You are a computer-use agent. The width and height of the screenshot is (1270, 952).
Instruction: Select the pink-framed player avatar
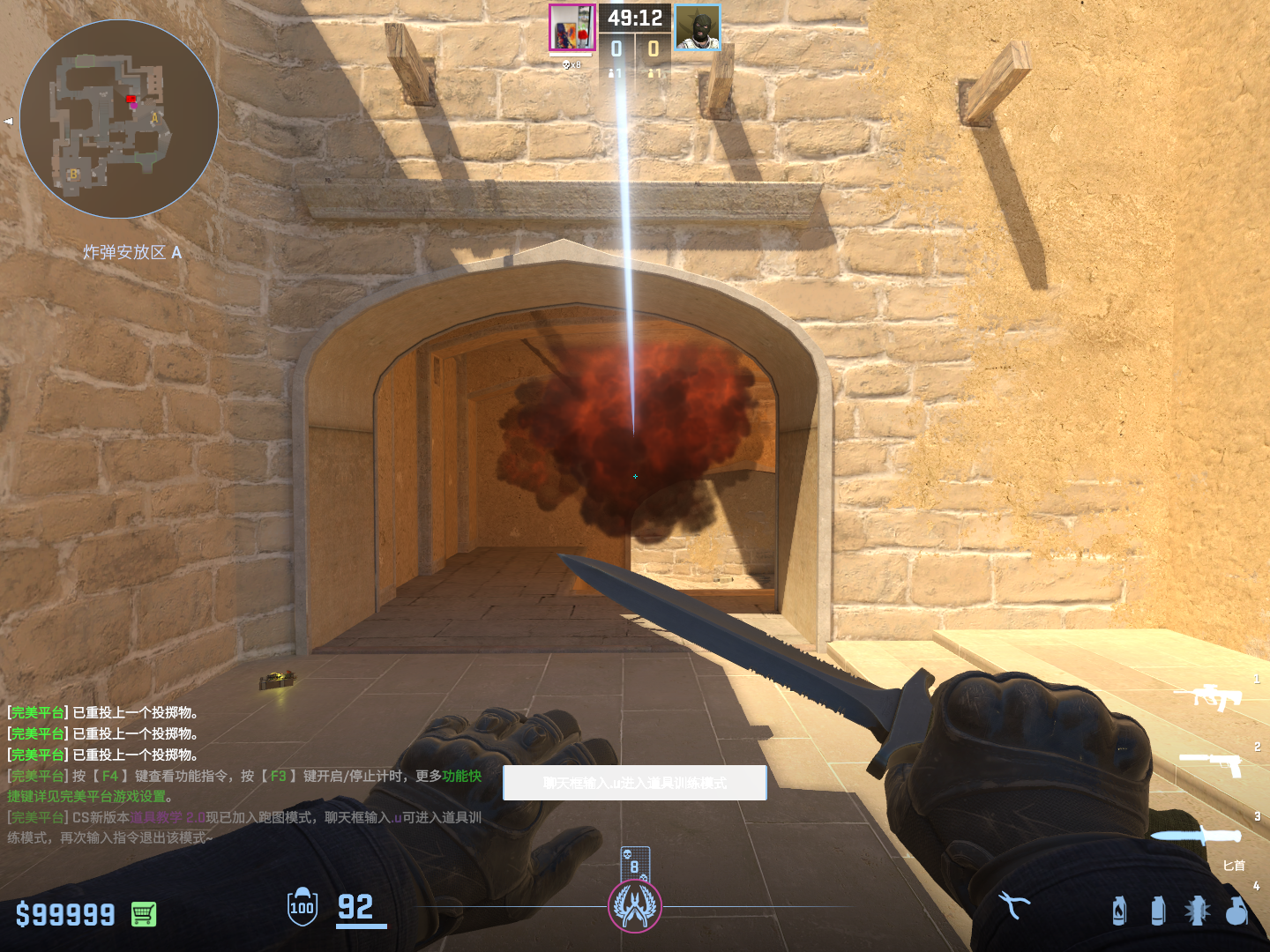[572, 28]
